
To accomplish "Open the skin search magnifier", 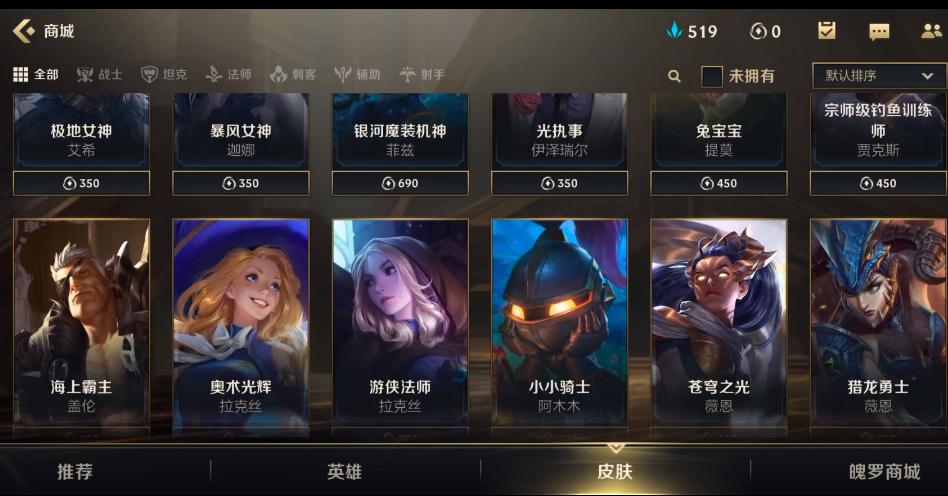I will pos(674,76).
